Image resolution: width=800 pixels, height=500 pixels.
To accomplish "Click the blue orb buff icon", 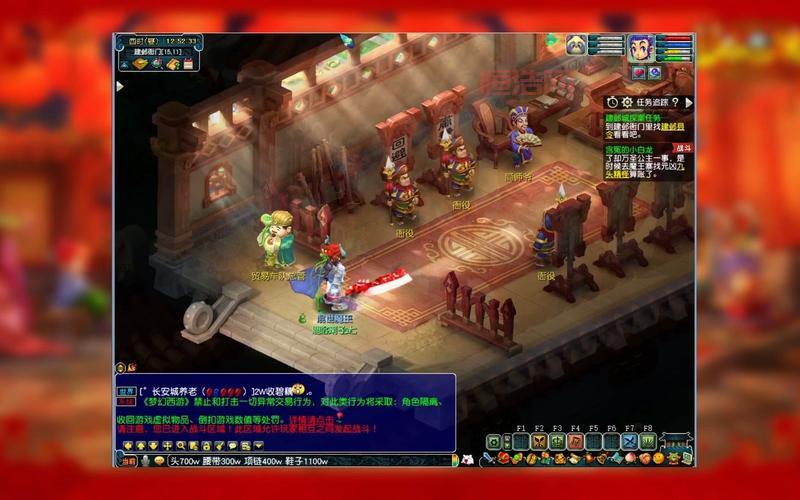I will click(654, 72).
